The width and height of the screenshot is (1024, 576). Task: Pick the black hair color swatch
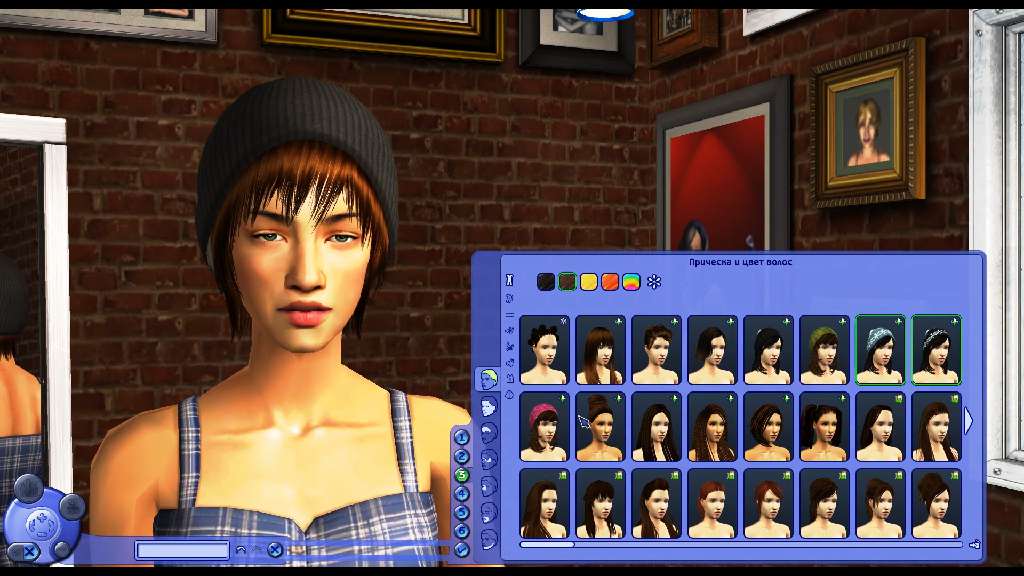[x=545, y=282]
